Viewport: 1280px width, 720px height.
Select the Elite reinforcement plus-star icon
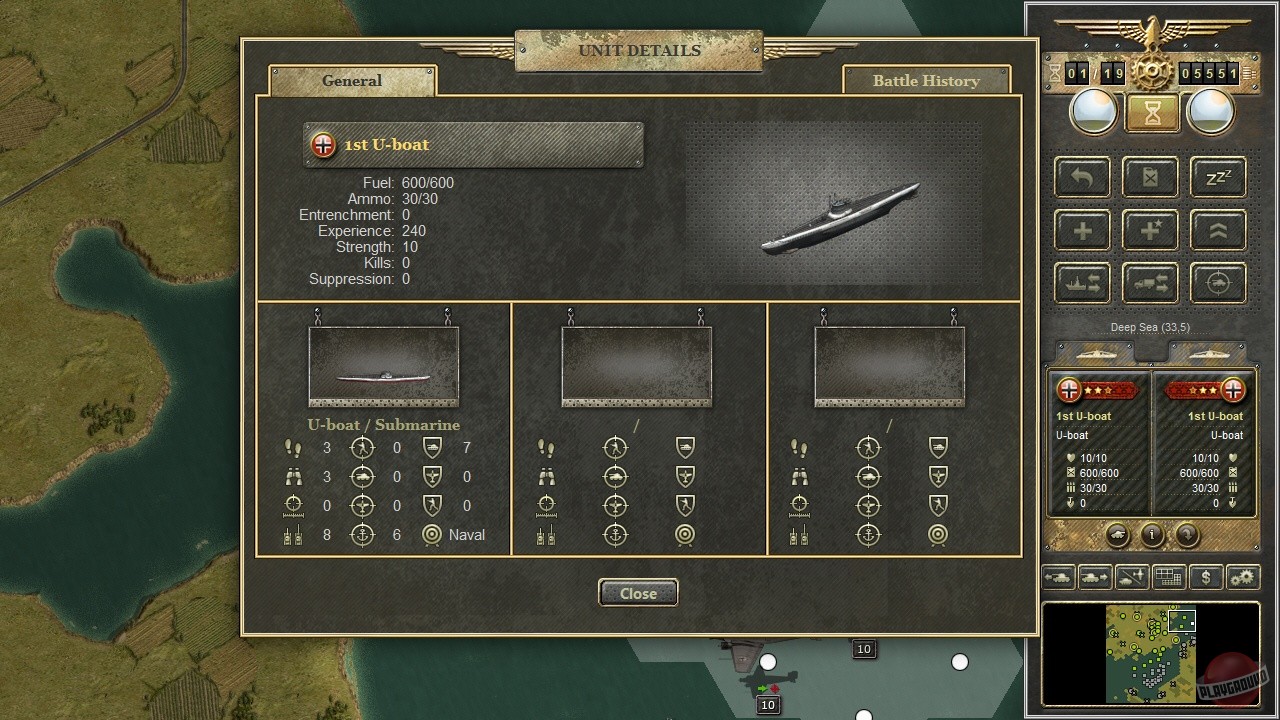tap(1149, 230)
